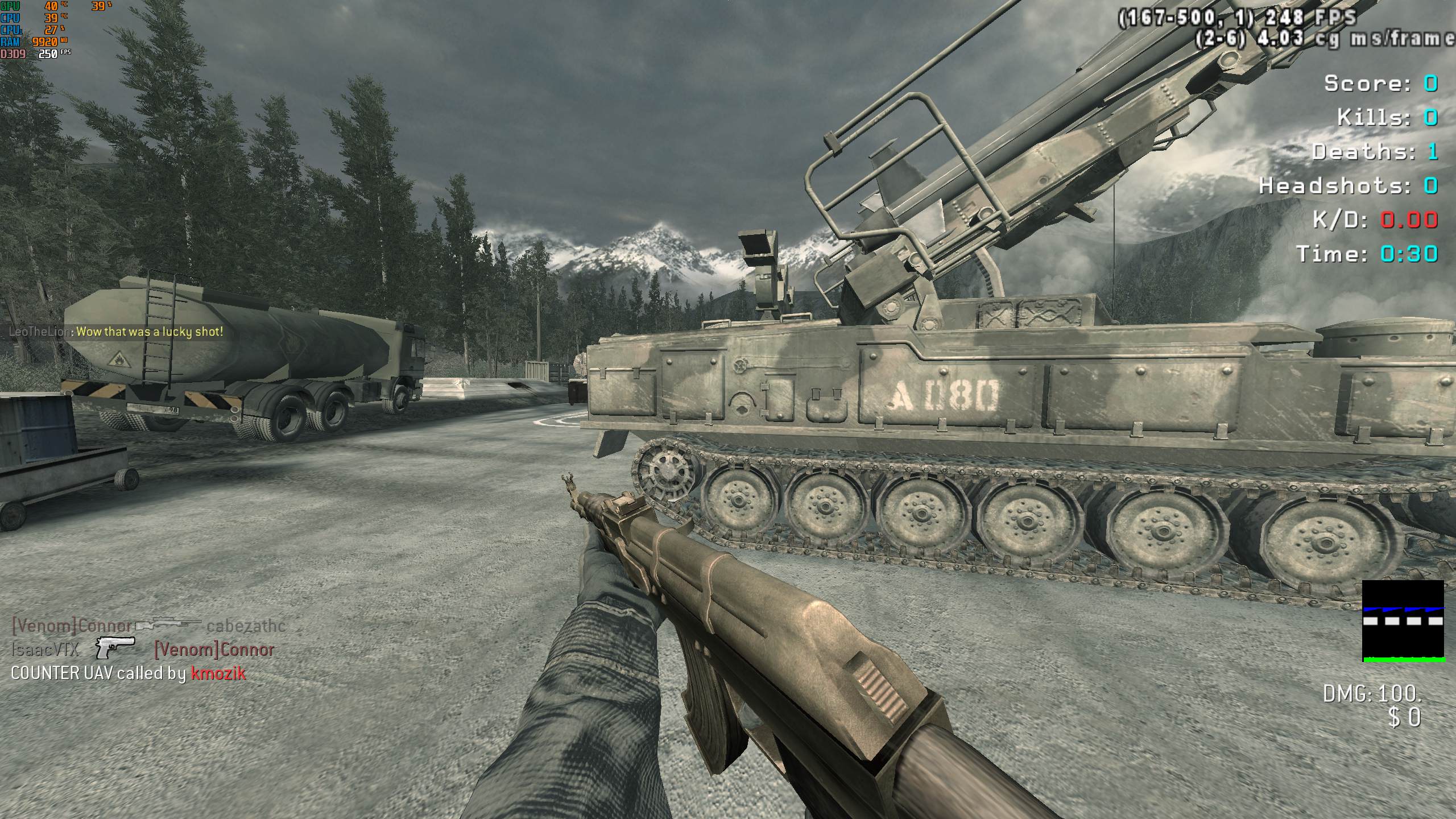Click the lagometer network graph
This screenshot has height=819, width=1456.
pos(1403,621)
